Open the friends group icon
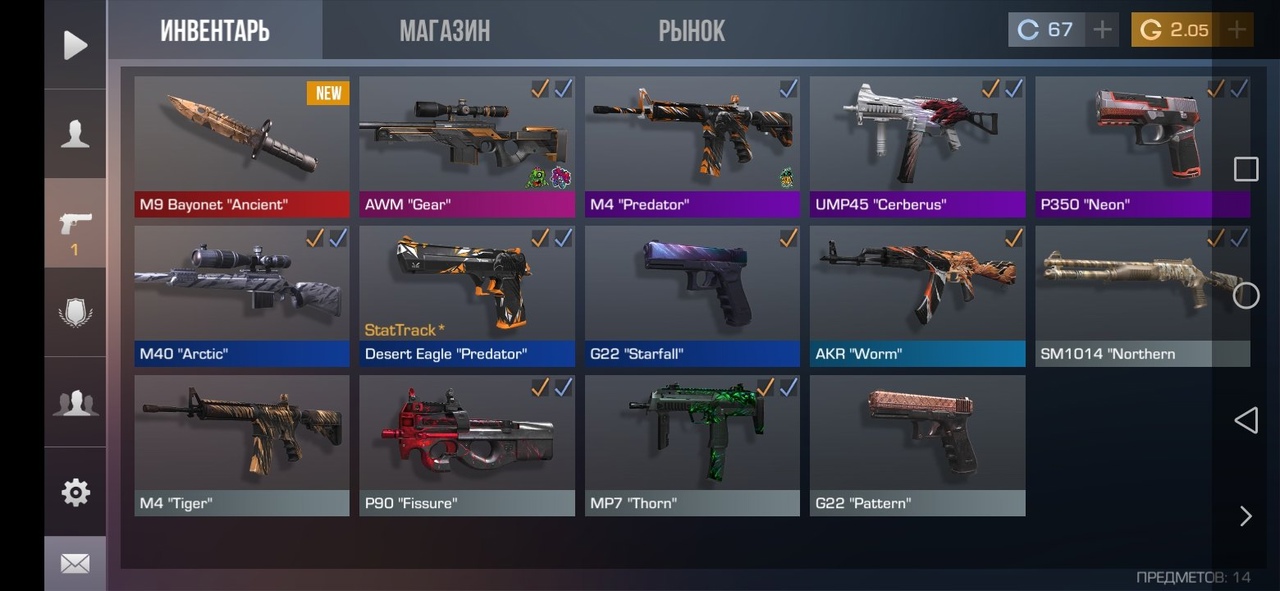 pyautogui.click(x=75, y=402)
